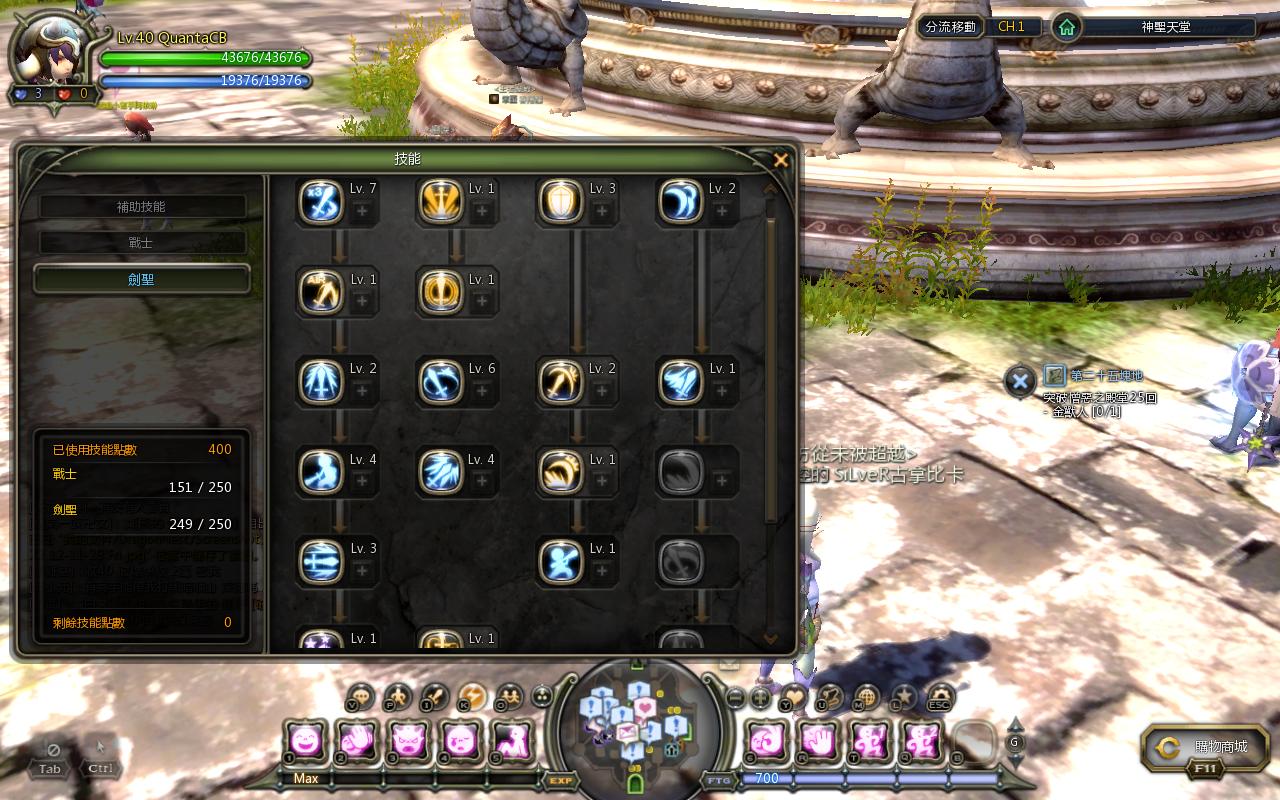Screen dimensions: 1280x800
Task: Select the AIR sword skill icon
Action: click(x=321, y=292)
